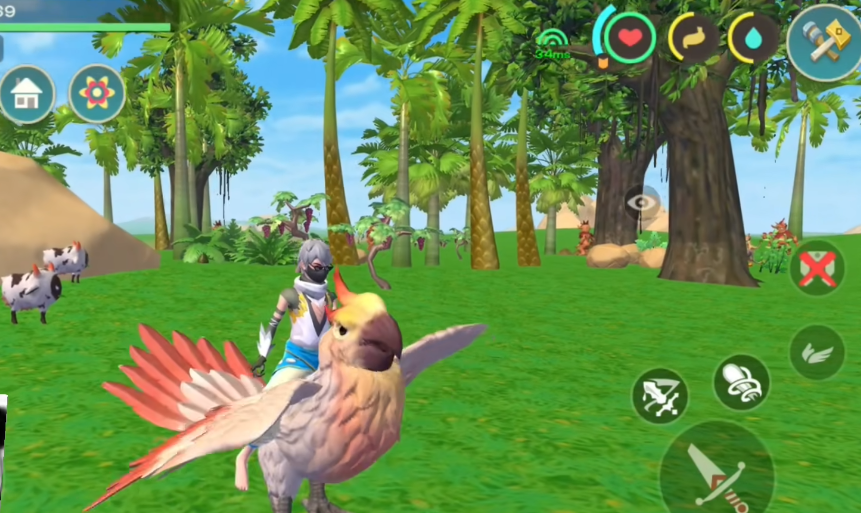861x513 pixels.
Task: Activate the wing fly button
Action: 817,351
